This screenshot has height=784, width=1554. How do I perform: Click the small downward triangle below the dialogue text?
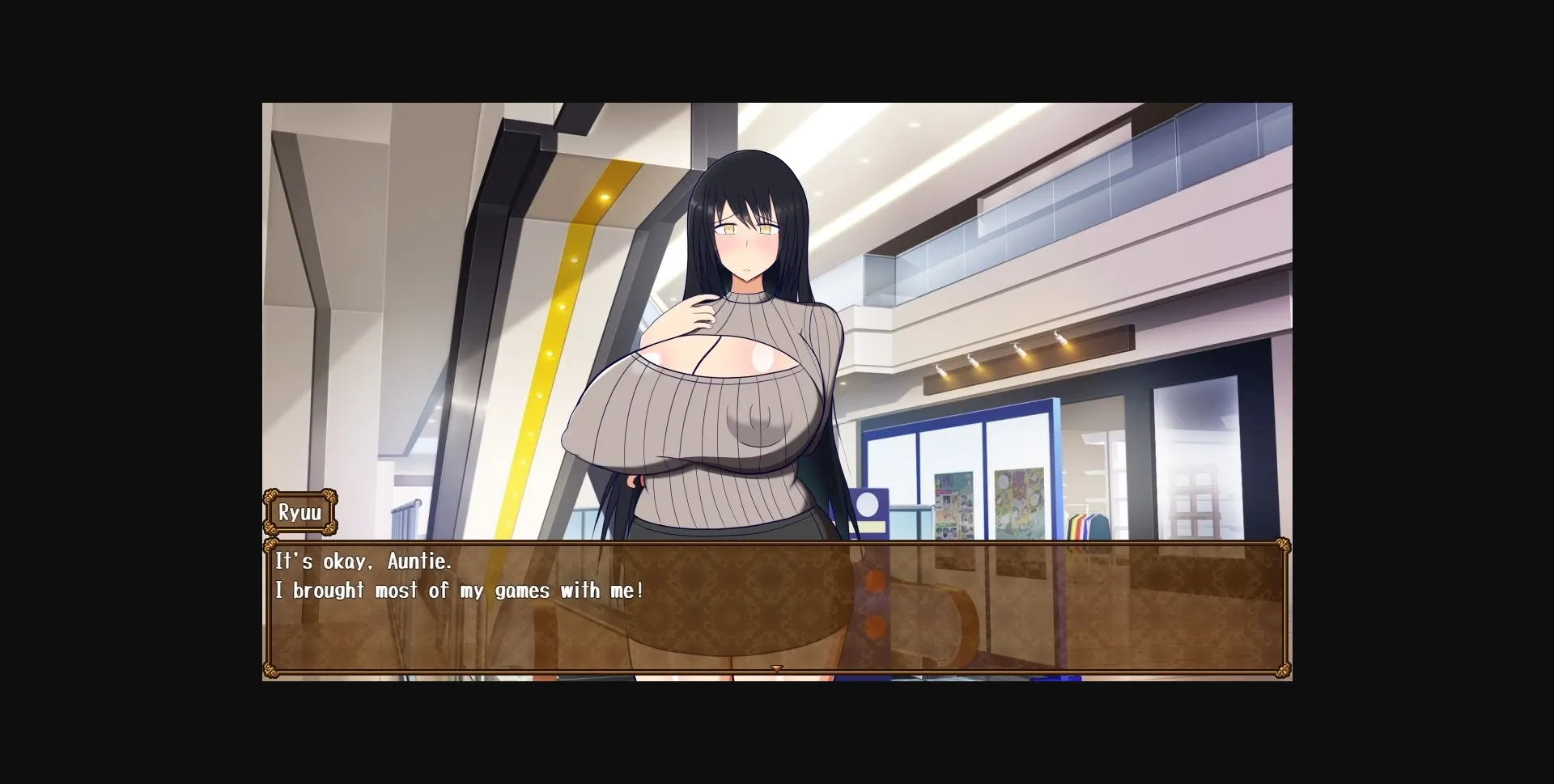(777, 667)
